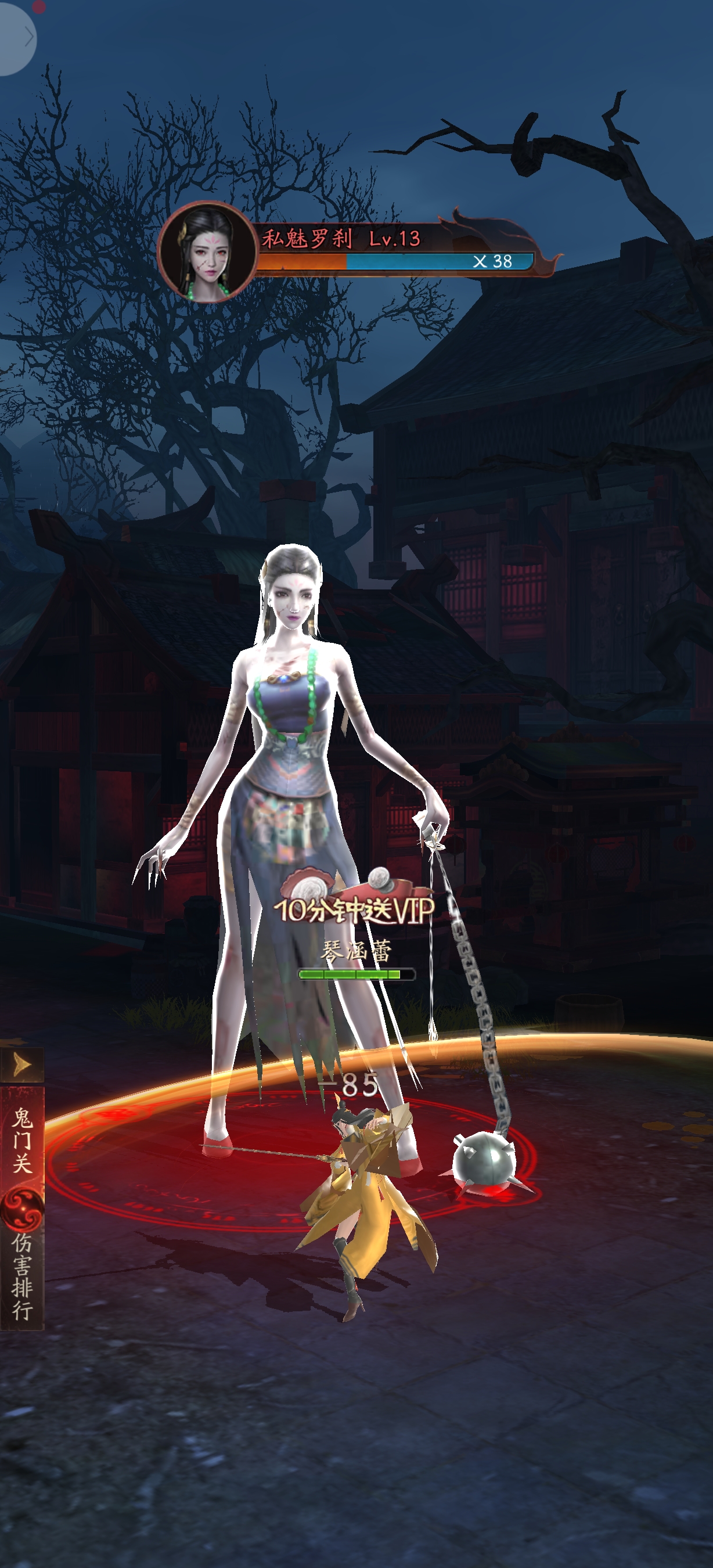Viewport: 713px width, 1568px height.
Task: Tap the red swirl orb icon
Action: [22, 1209]
